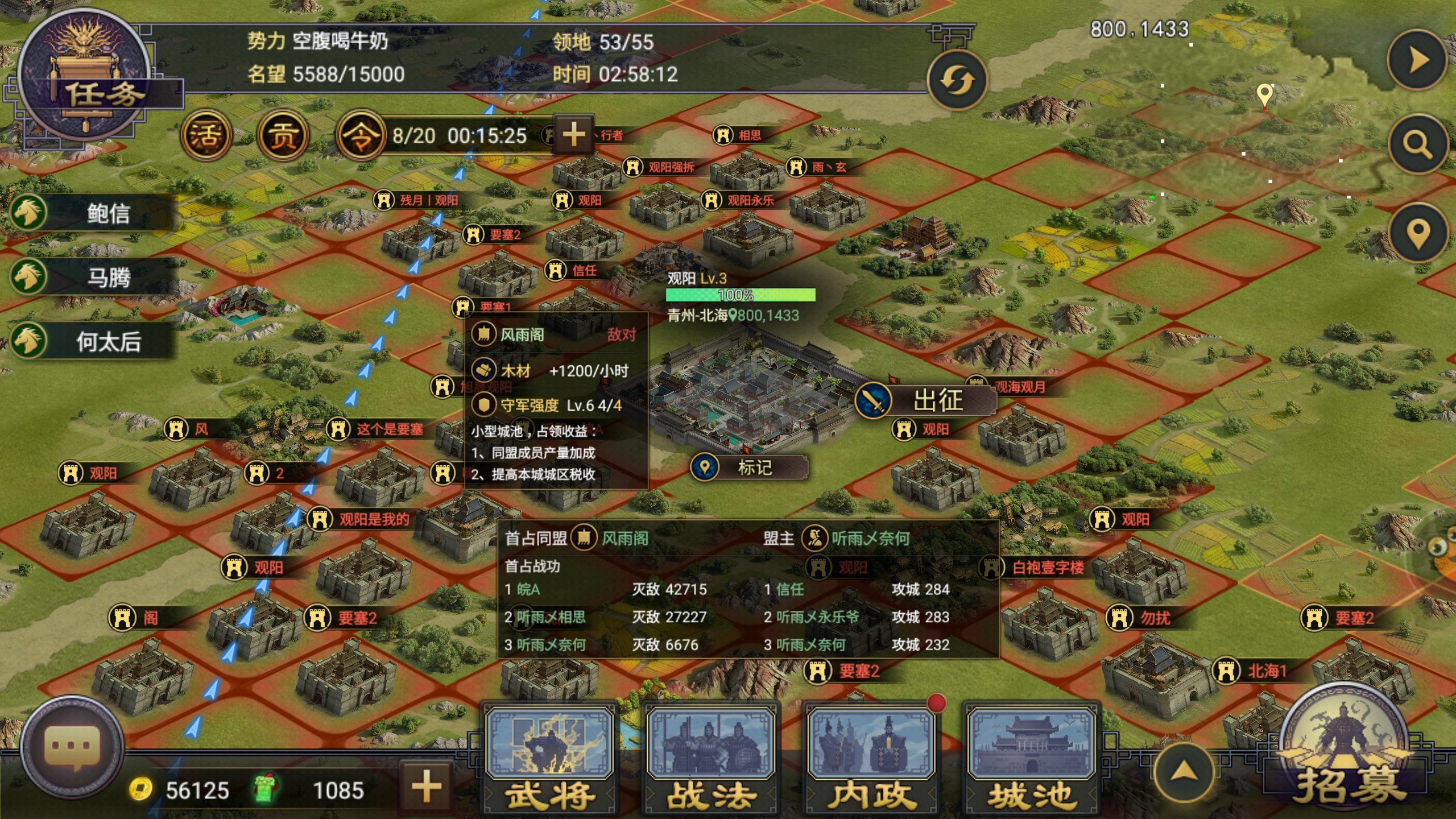Mark this city using 标记

pyautogui.click(x=750, y=468)
